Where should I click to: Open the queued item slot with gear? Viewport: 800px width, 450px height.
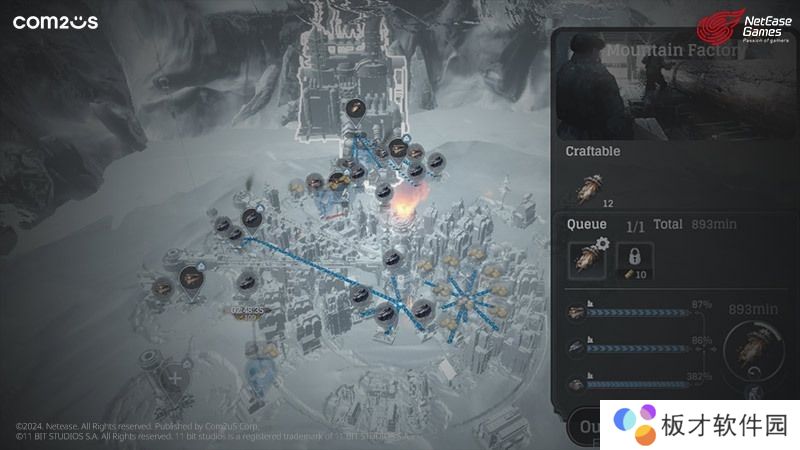tap(587, 260)
